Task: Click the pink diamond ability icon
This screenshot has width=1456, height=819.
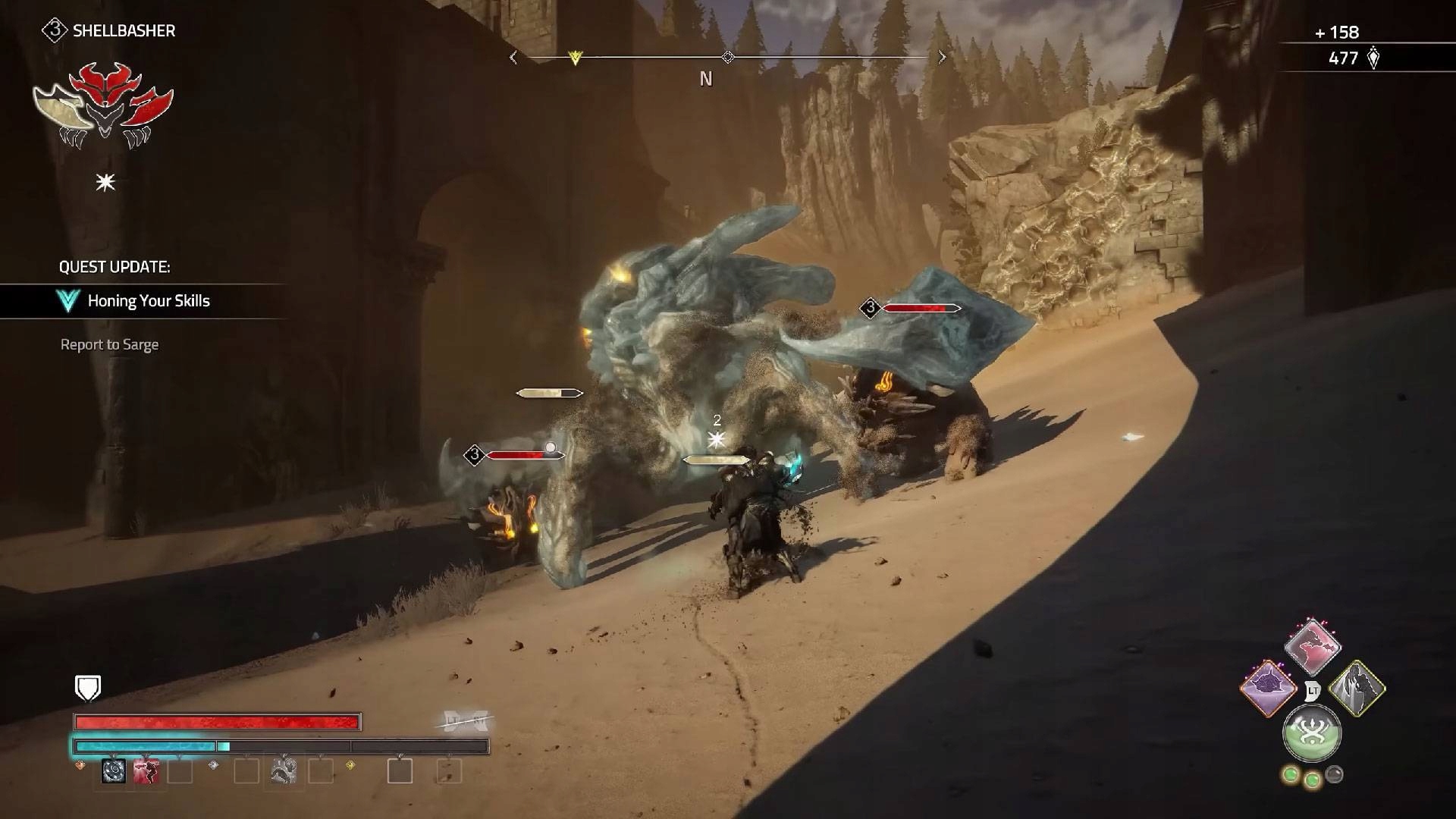Action: pyautogui.click(x=1313, y=647)
